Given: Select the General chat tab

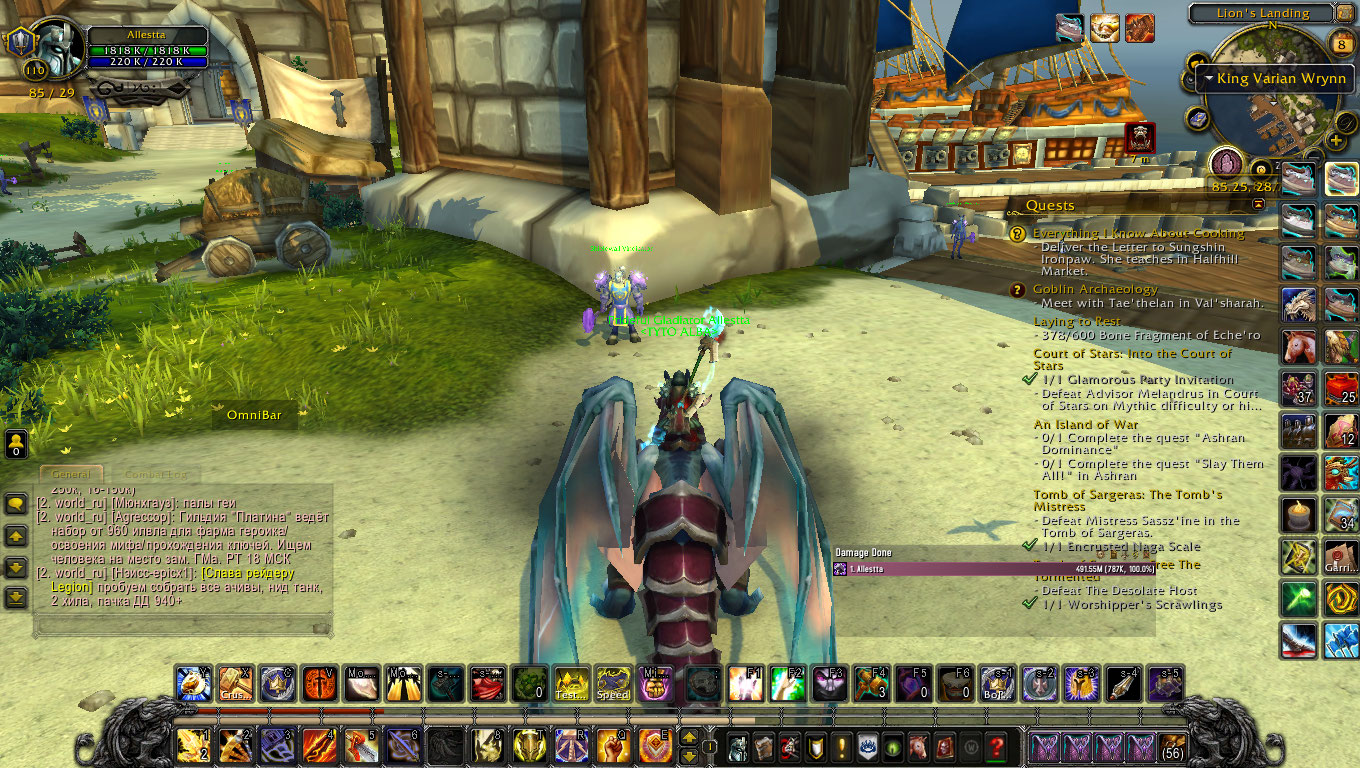Looking at the screenshot, I should [x=70, y=474].
